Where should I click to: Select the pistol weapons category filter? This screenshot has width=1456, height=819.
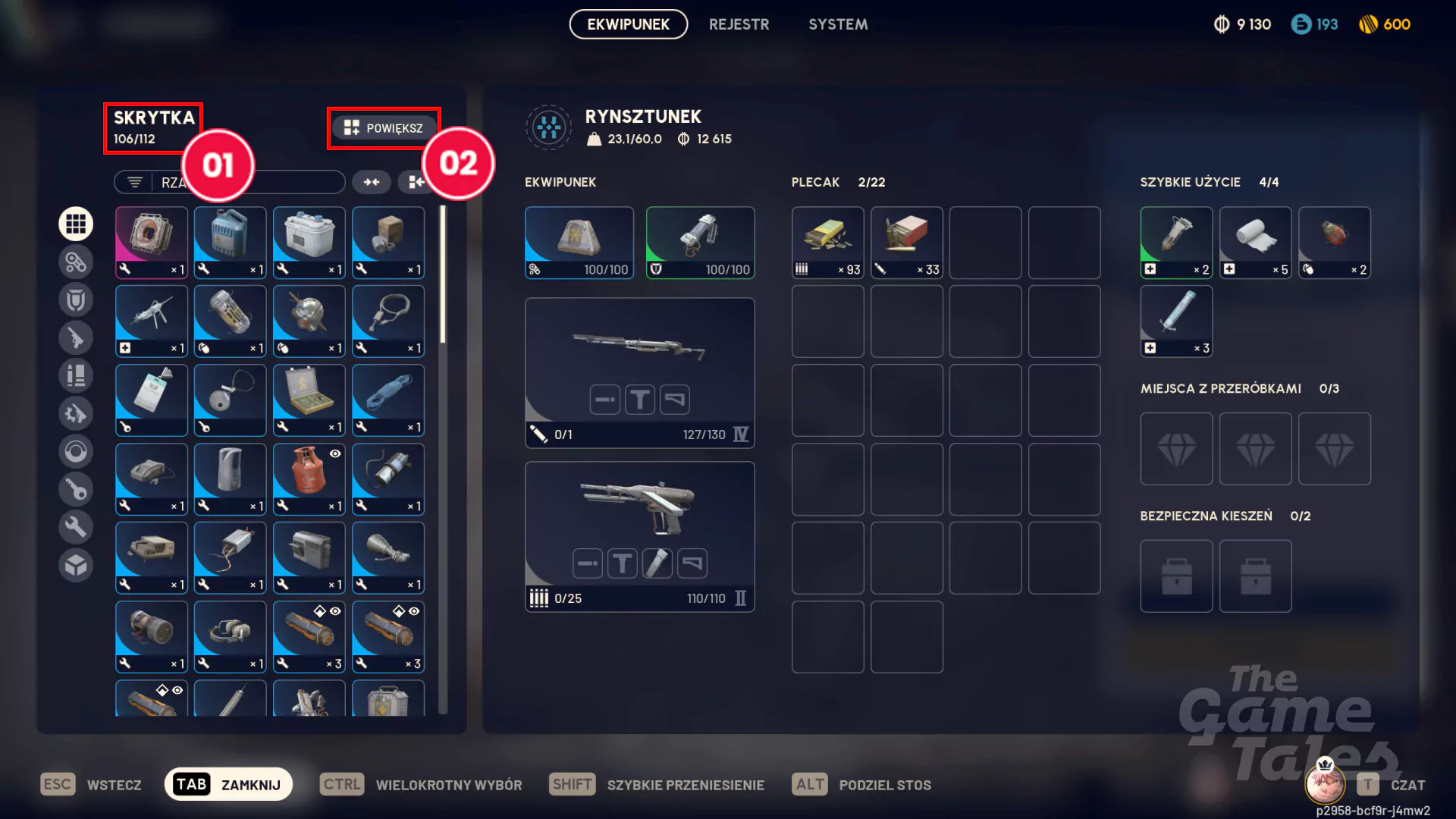point(76,337)
